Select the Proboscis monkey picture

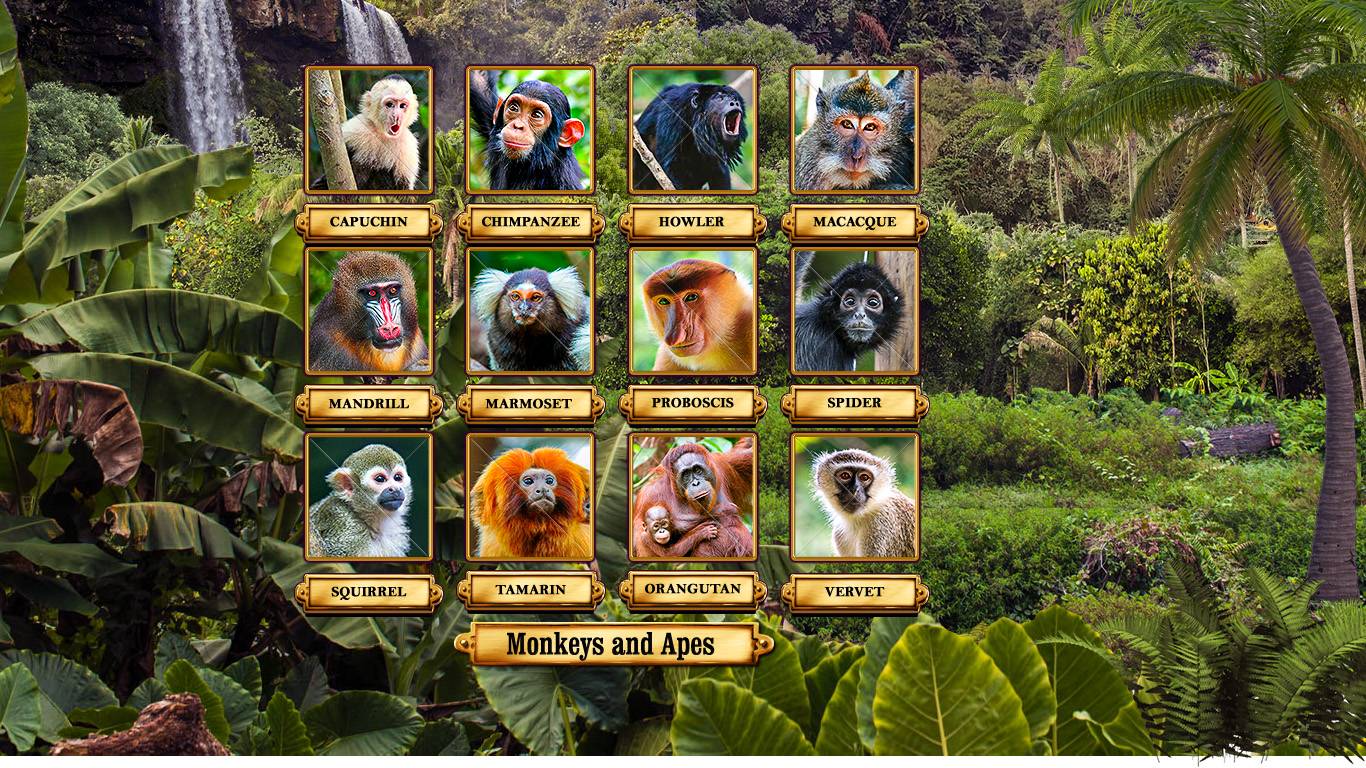click(693, 311)
